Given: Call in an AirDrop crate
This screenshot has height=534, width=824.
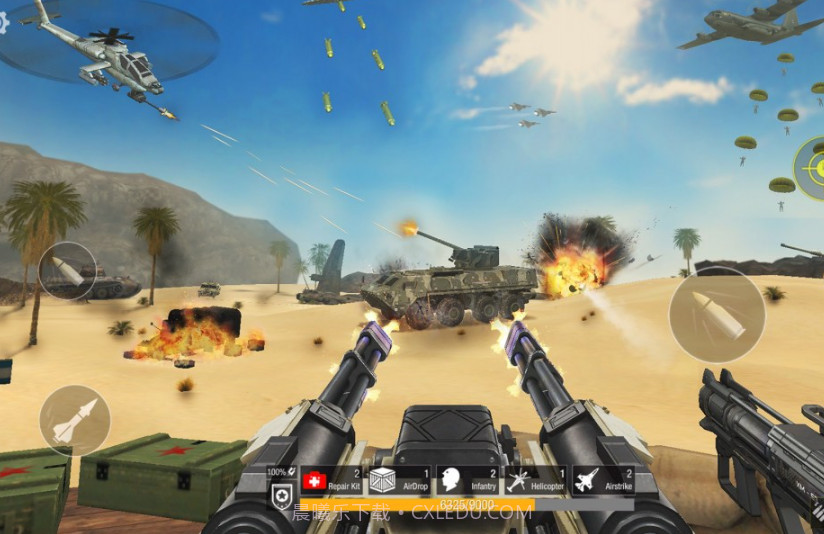Looking at the screenshot, I should [398, 481].
